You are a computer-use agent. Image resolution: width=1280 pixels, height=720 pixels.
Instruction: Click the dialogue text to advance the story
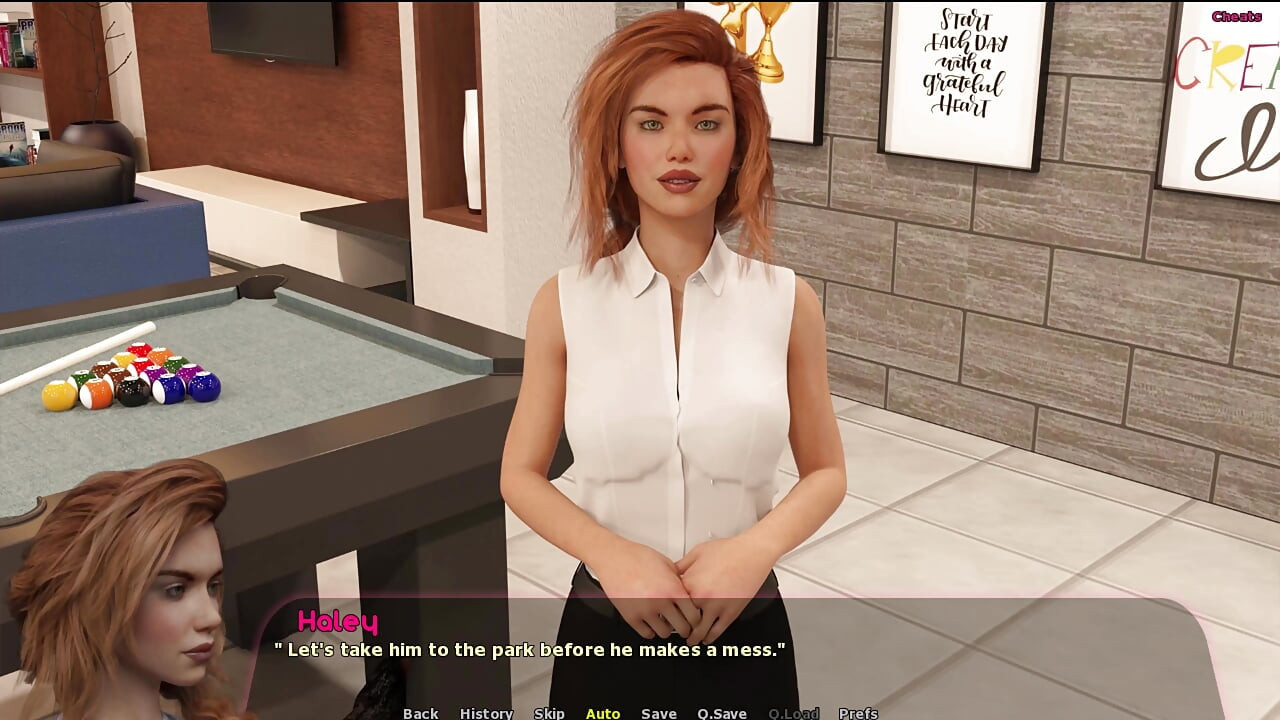click(531, 649)
